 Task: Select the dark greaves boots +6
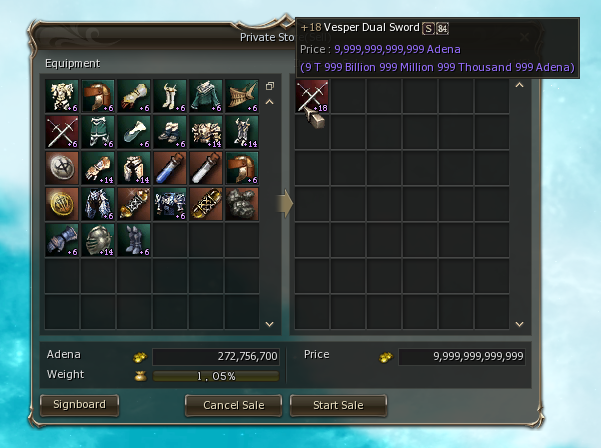(x=134, y=240)
